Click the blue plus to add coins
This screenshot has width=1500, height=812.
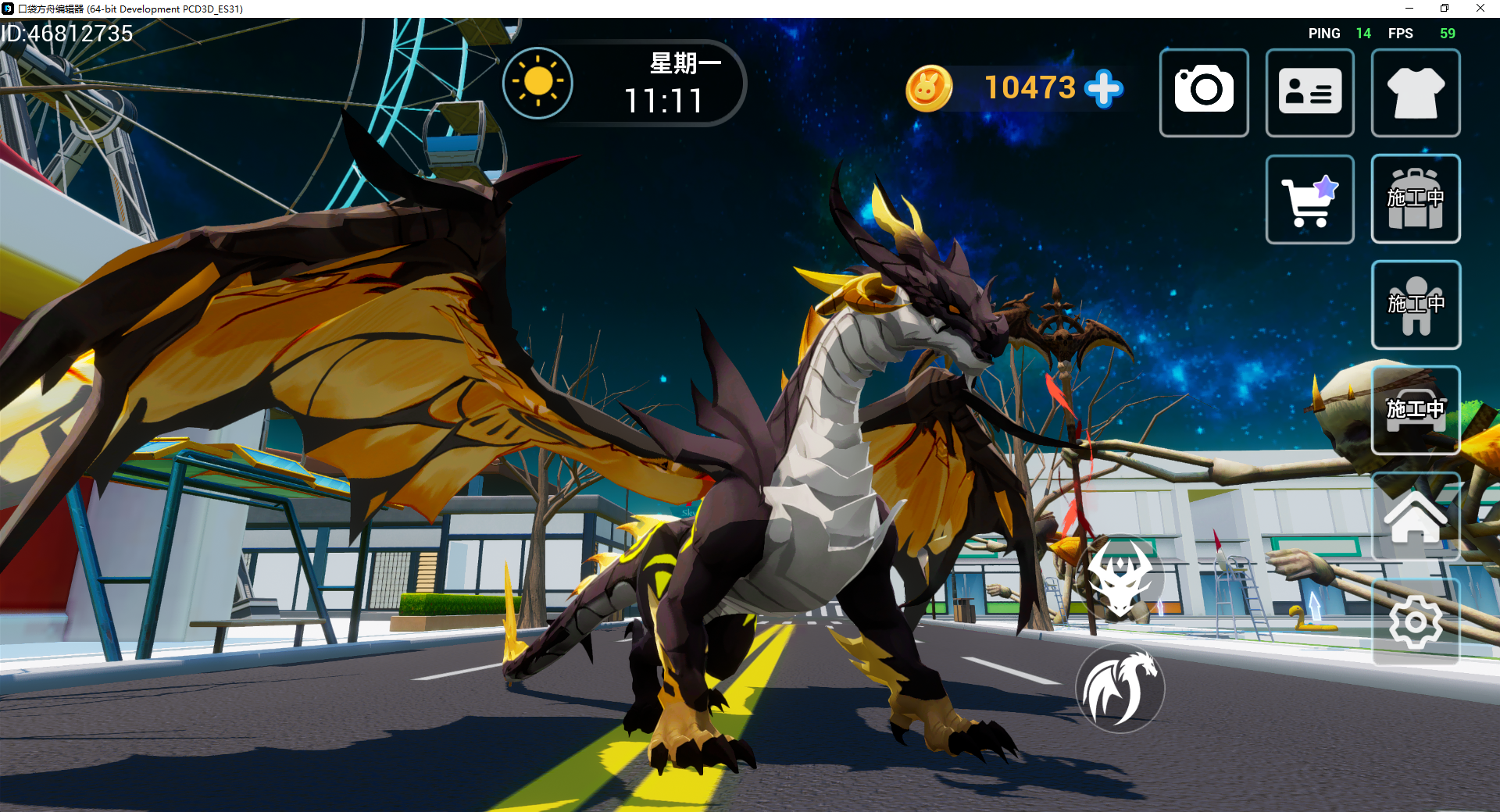pos(1104,88)
